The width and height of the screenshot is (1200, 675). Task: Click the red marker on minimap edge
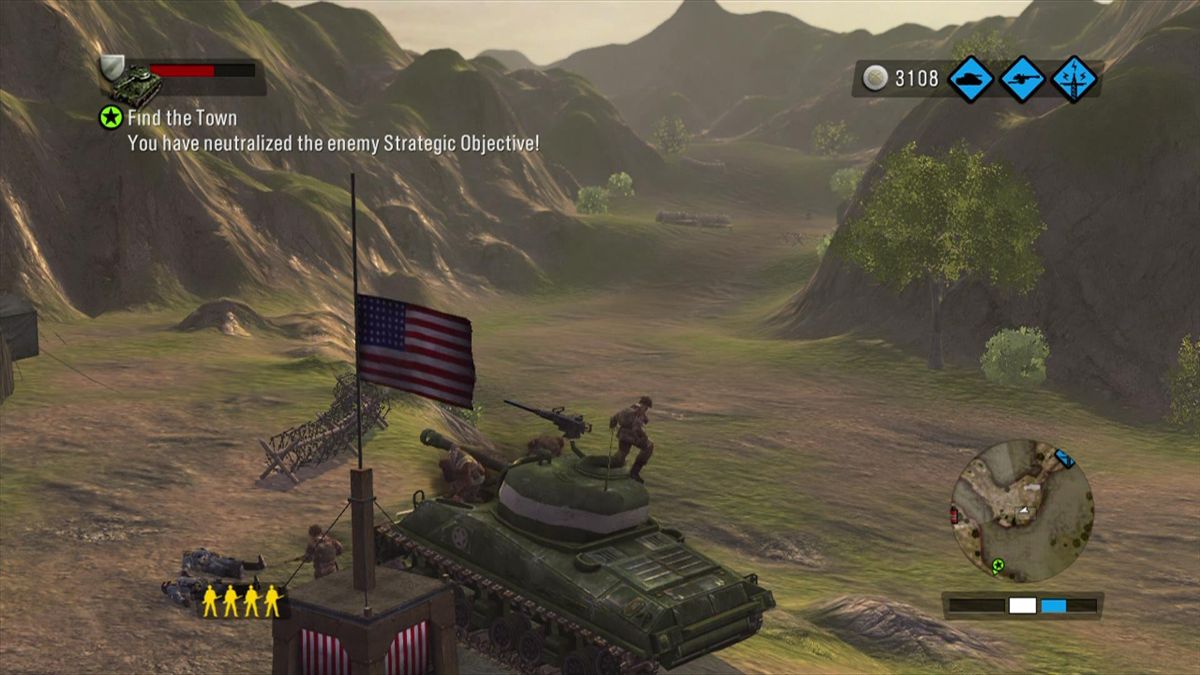[953, 514]
